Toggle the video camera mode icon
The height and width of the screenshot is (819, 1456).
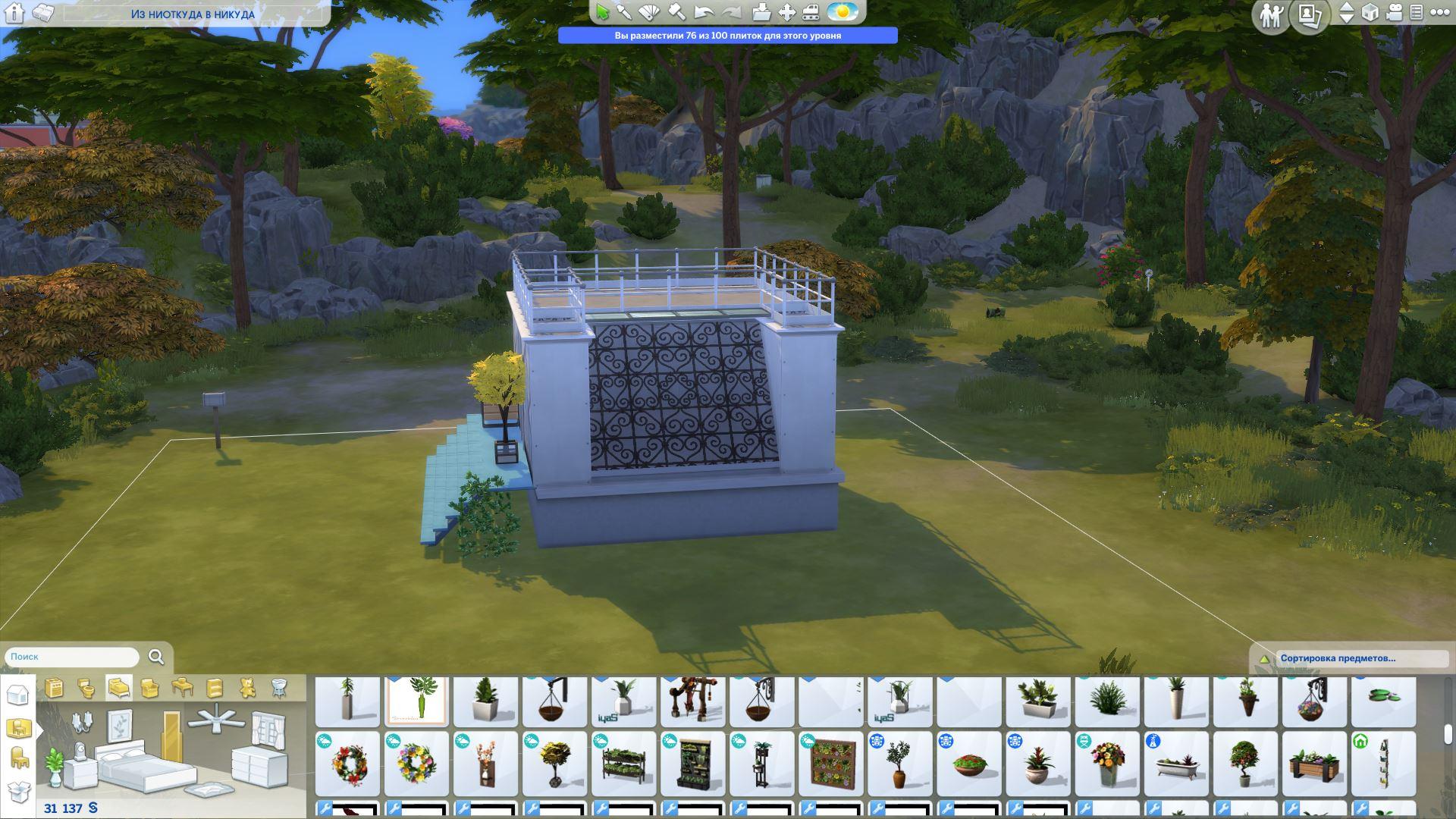point(1394,12)
